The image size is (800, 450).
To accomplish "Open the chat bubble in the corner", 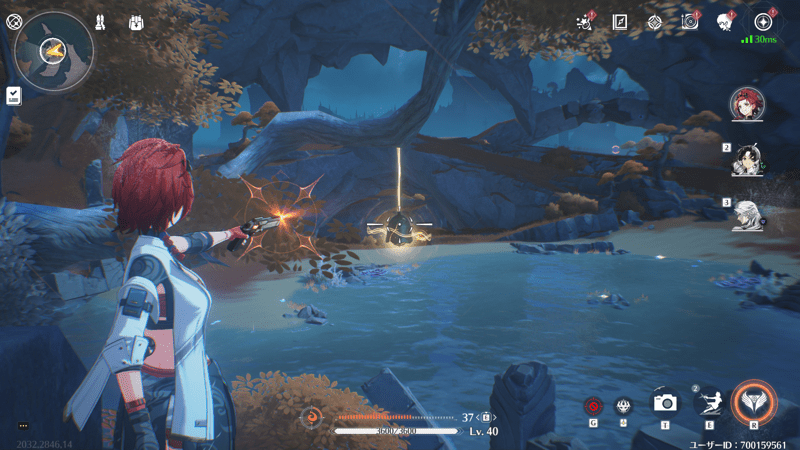I will pyautogui.click(x=22, y=425).
